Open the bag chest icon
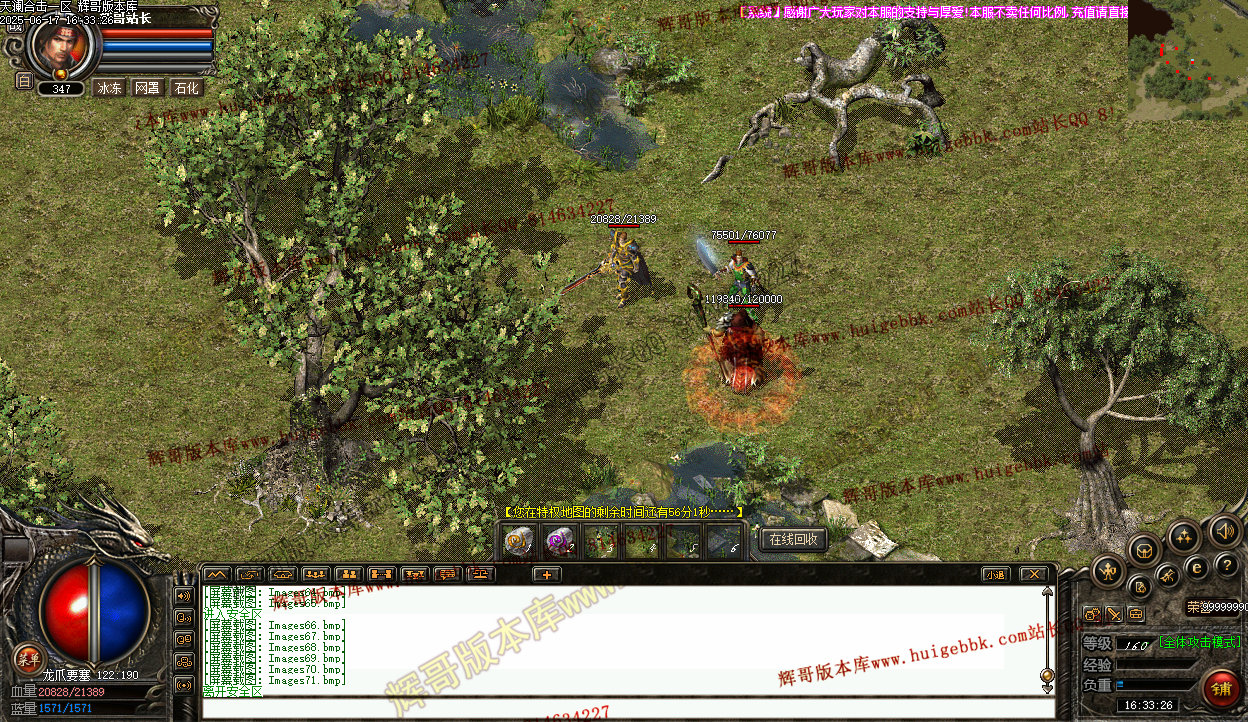This screenshot has width=1248, height=722. click(1144, 549)
